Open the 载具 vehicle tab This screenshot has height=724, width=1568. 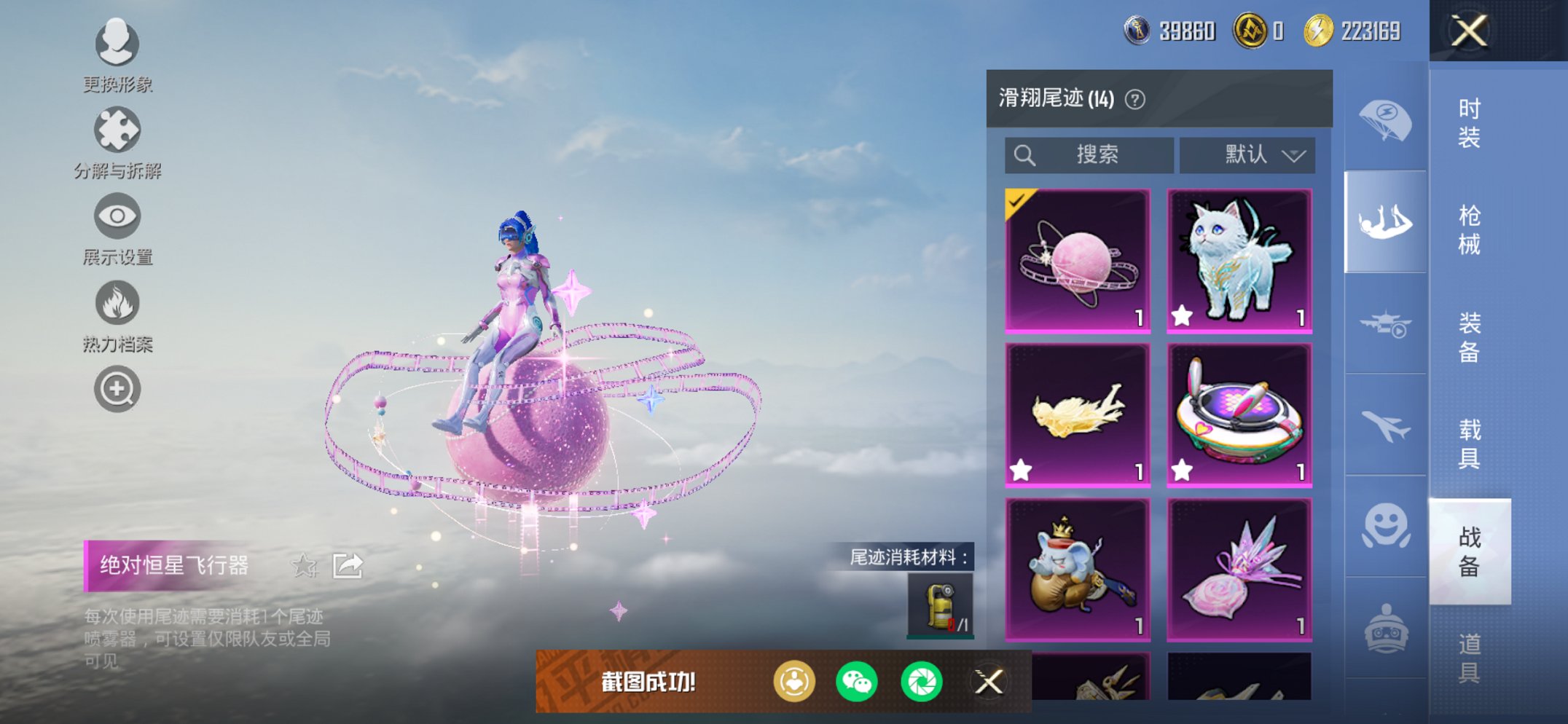click(1469, 444)
